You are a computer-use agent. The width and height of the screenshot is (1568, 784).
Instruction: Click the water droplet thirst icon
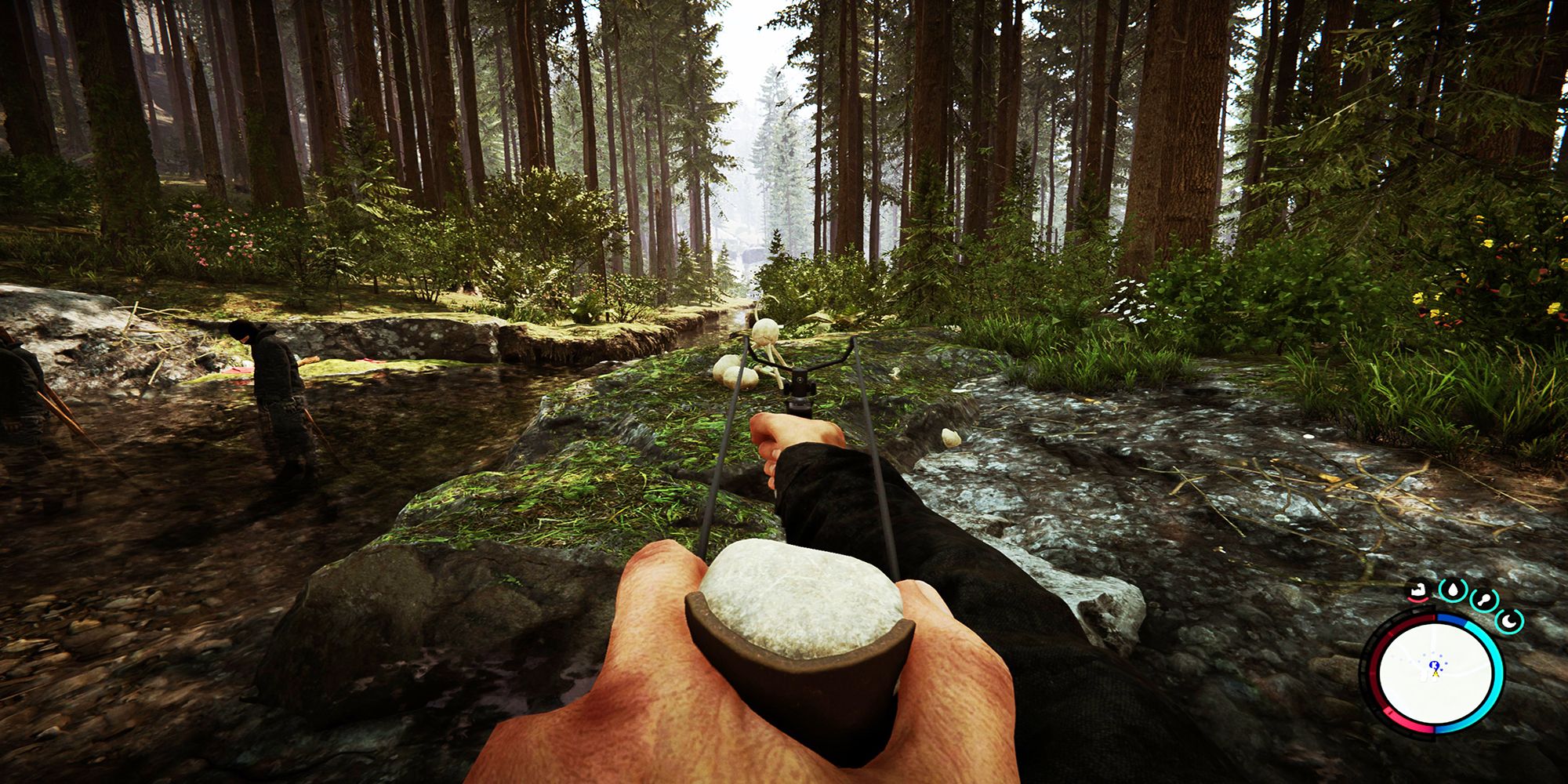1452,589
